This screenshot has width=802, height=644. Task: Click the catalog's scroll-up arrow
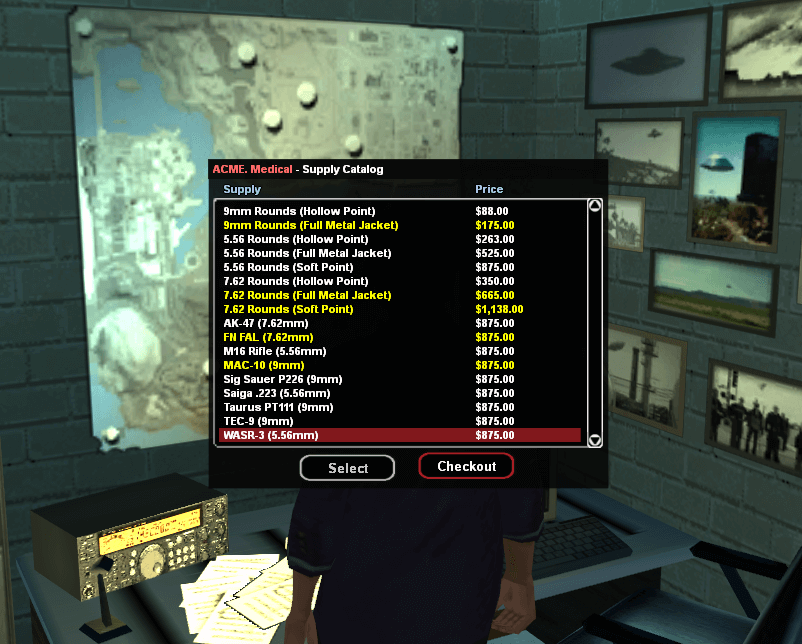pos(595,206)
